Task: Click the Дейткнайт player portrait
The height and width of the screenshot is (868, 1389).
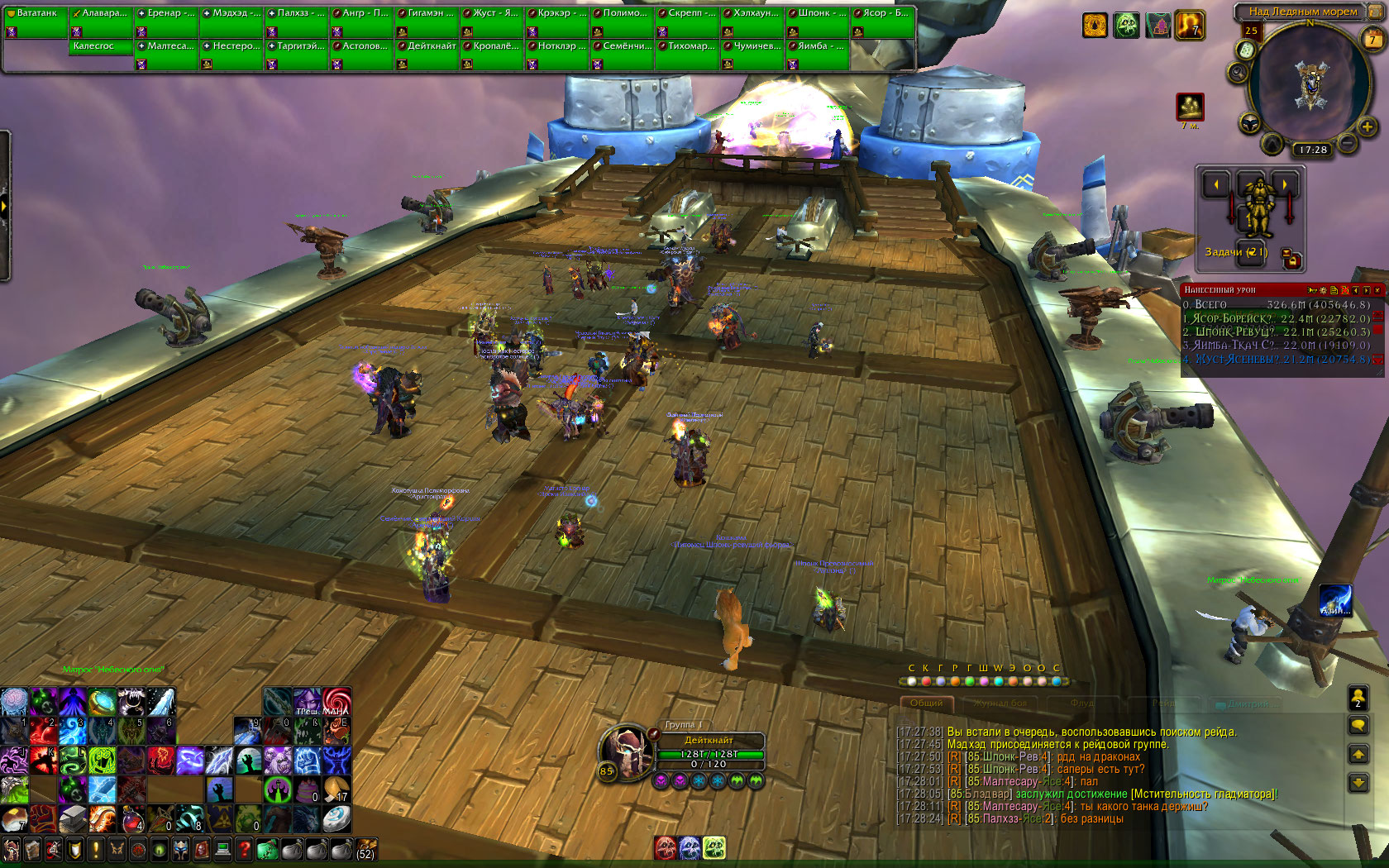Action: click(627, 750)
